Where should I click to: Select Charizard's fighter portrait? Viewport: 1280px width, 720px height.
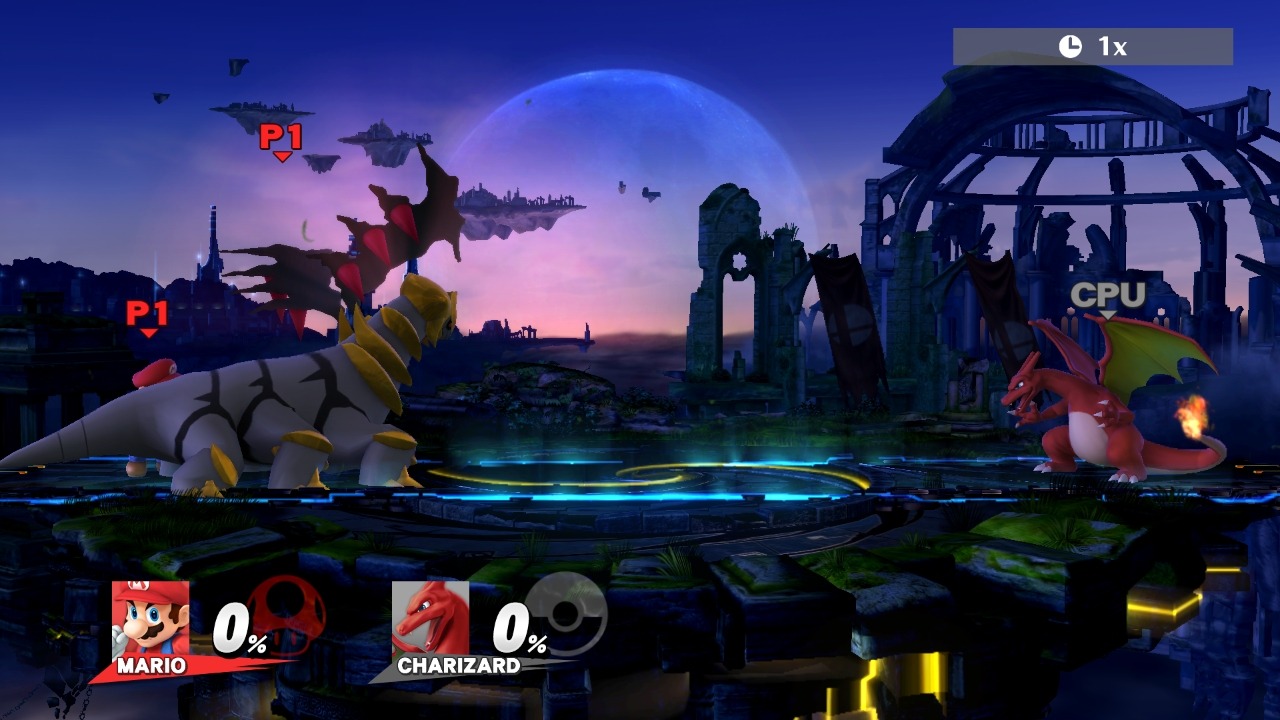tap(430, 618)
